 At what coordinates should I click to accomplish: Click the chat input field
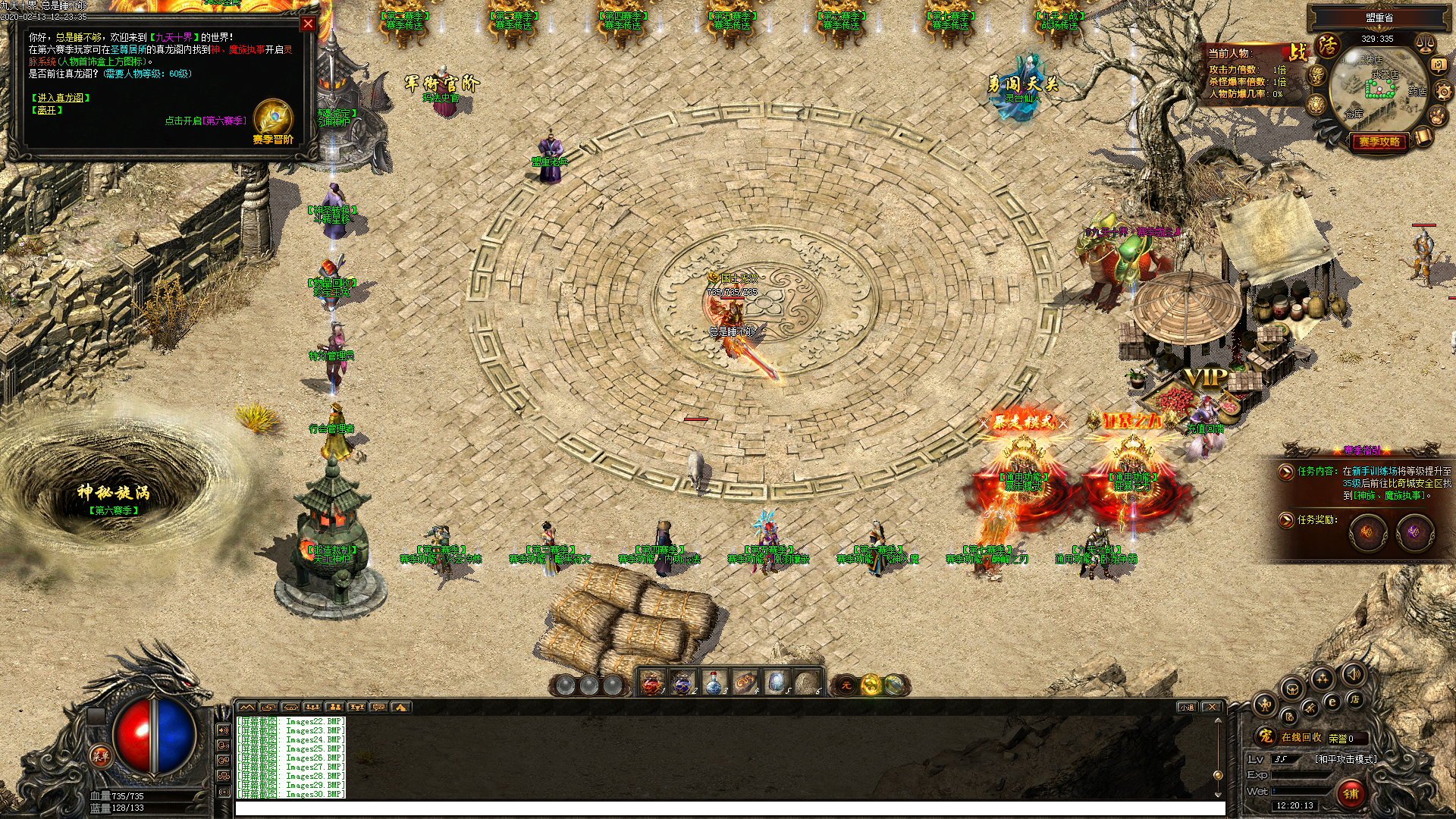click(728, 808)
